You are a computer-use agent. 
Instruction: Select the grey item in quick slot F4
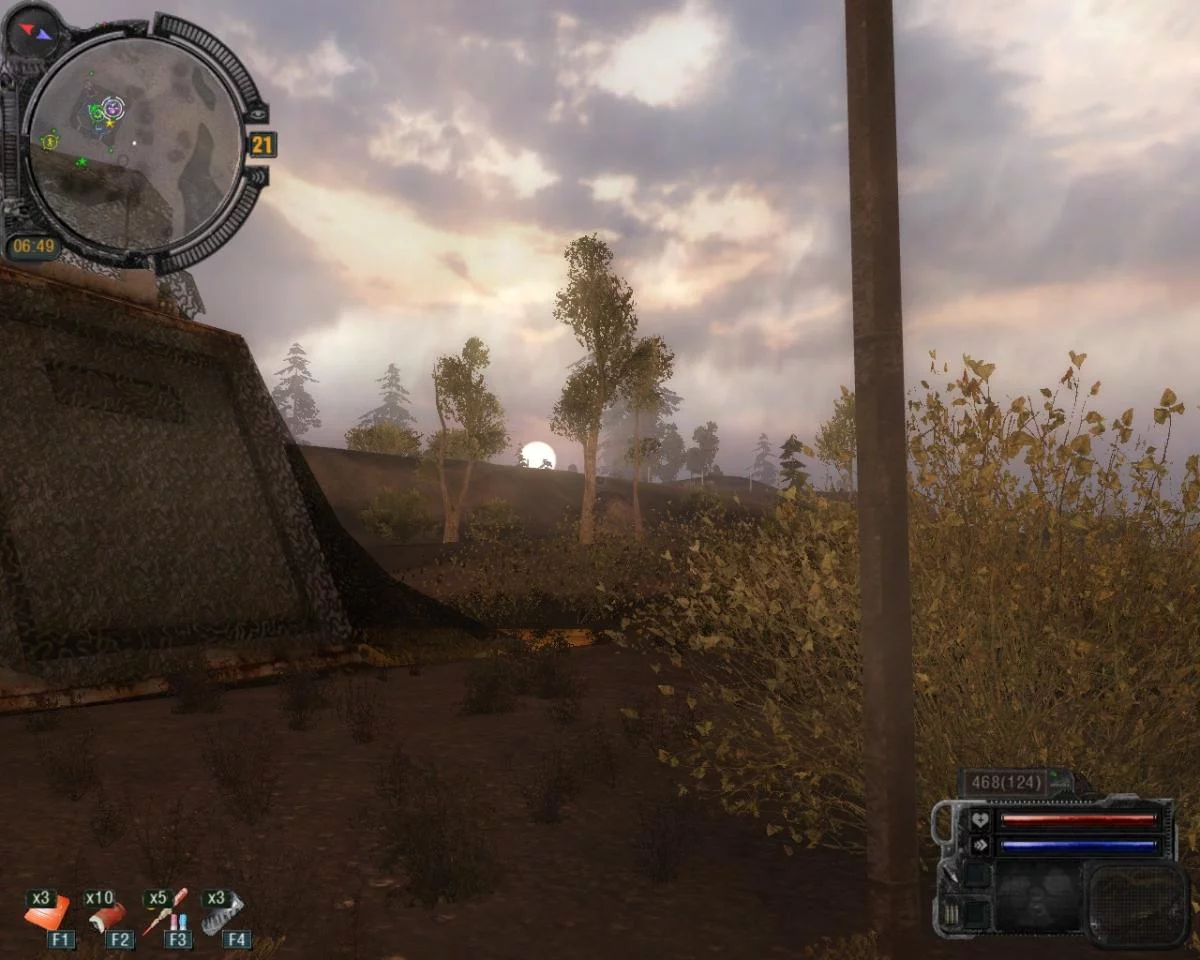pyautogui.click(x=222, y=912)
